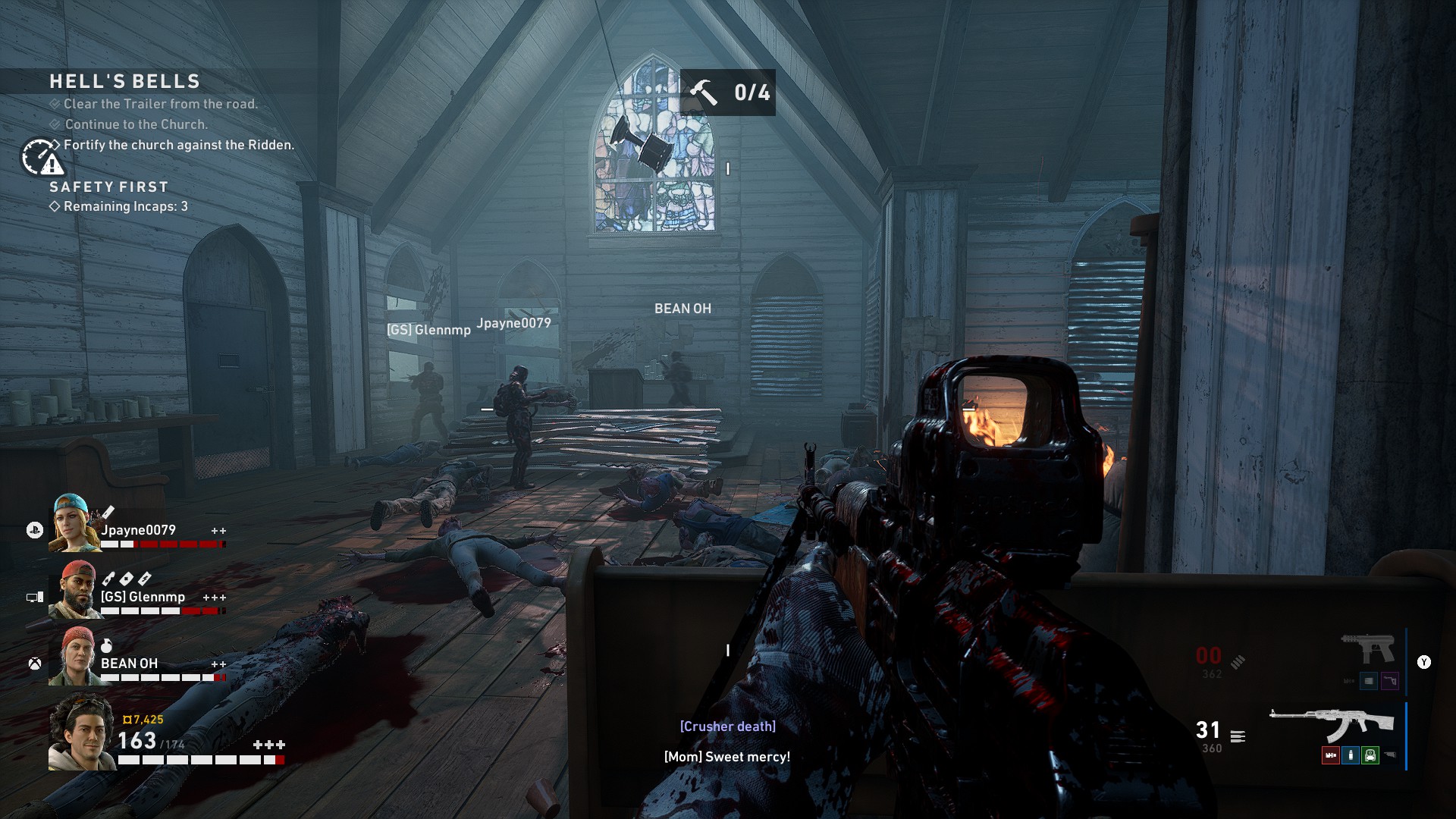Select Jpayne0079's teammate portrait
The width and height of the screenshot is (1456, 819).
coord(74,522)
